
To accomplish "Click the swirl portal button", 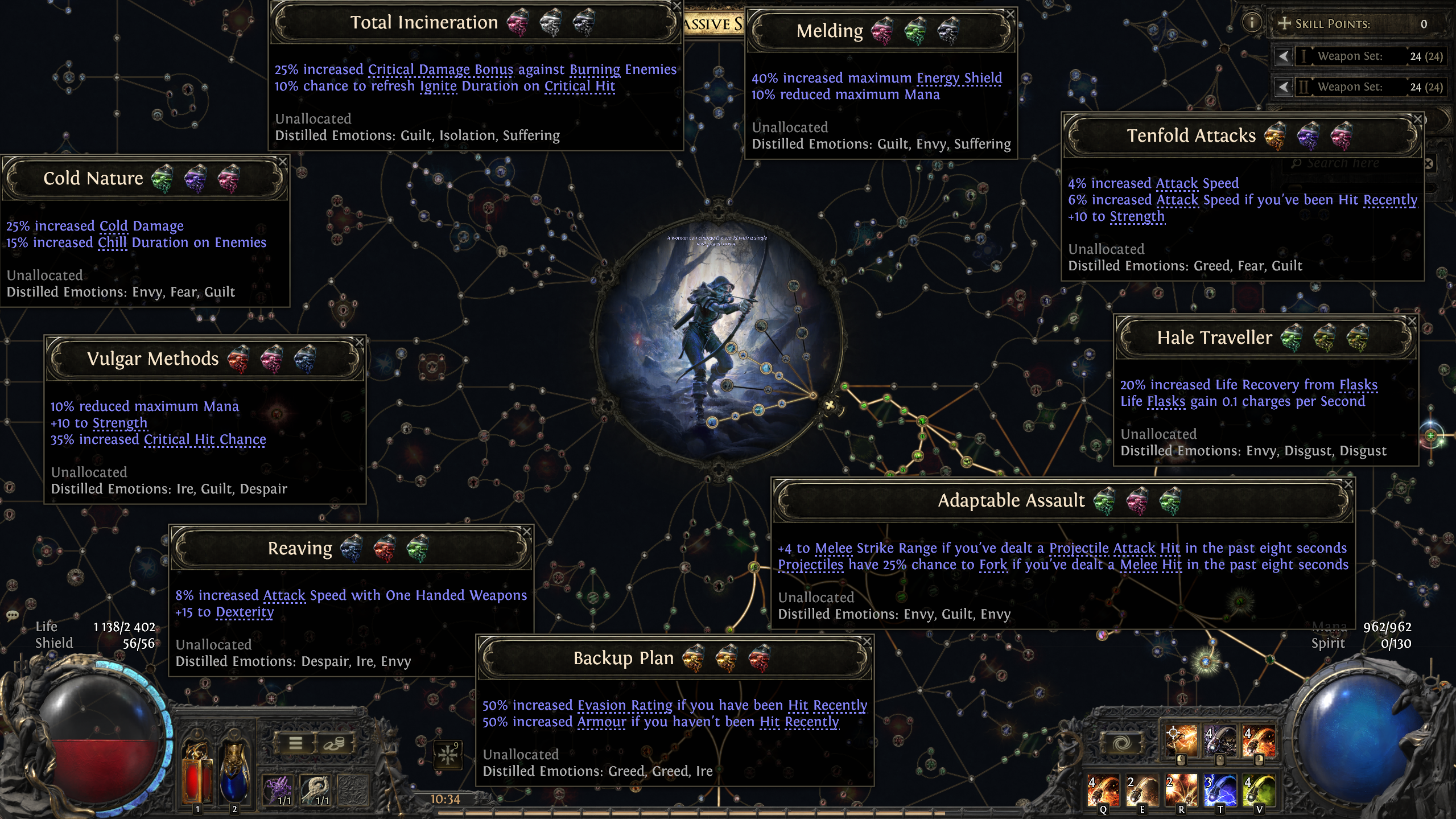I will 1121,743.
